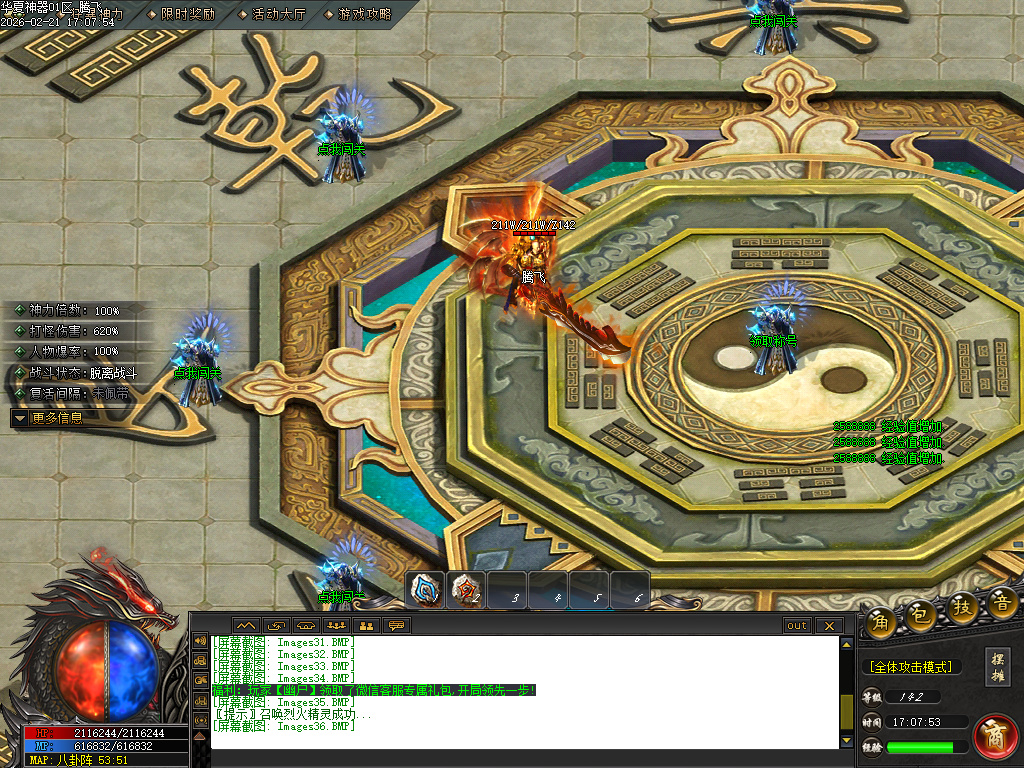Use the red rune skill in hotbar slot 2

[x=466, y=590]
